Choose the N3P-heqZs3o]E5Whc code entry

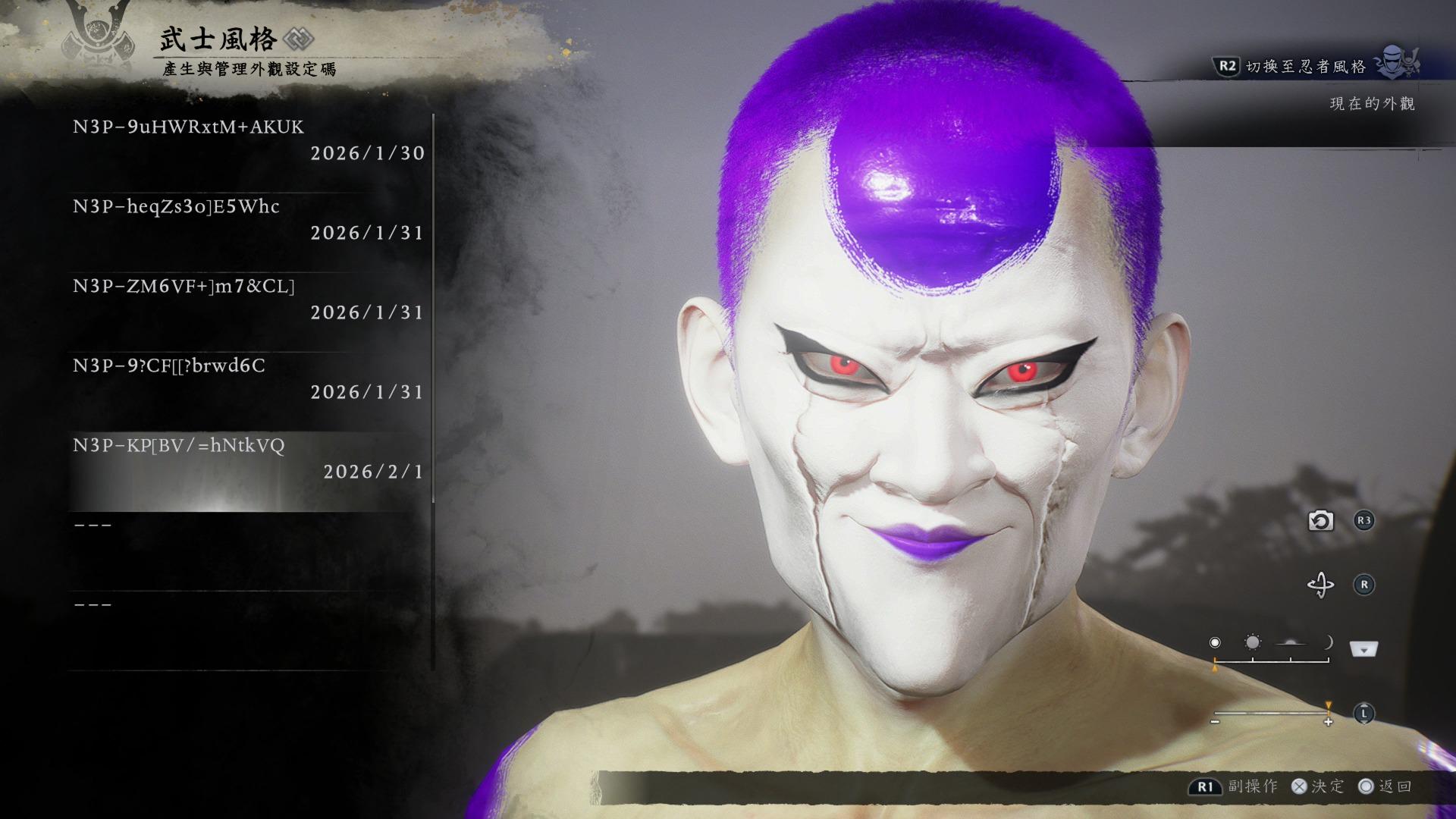pyautogui.click(x=249, y=220)
